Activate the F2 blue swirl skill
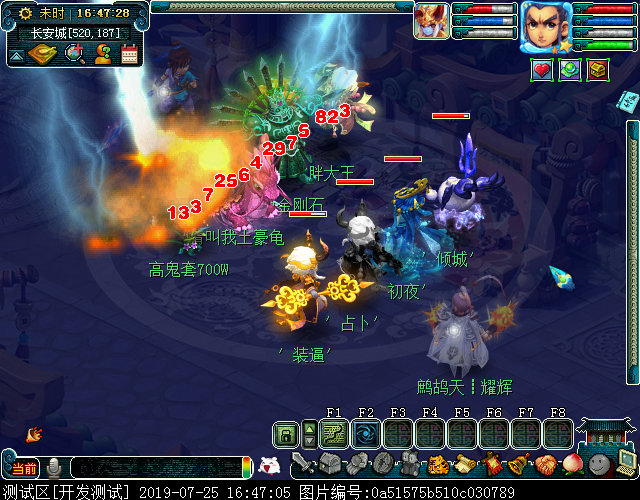Viewport: 640px width, 500px height. 366,434
